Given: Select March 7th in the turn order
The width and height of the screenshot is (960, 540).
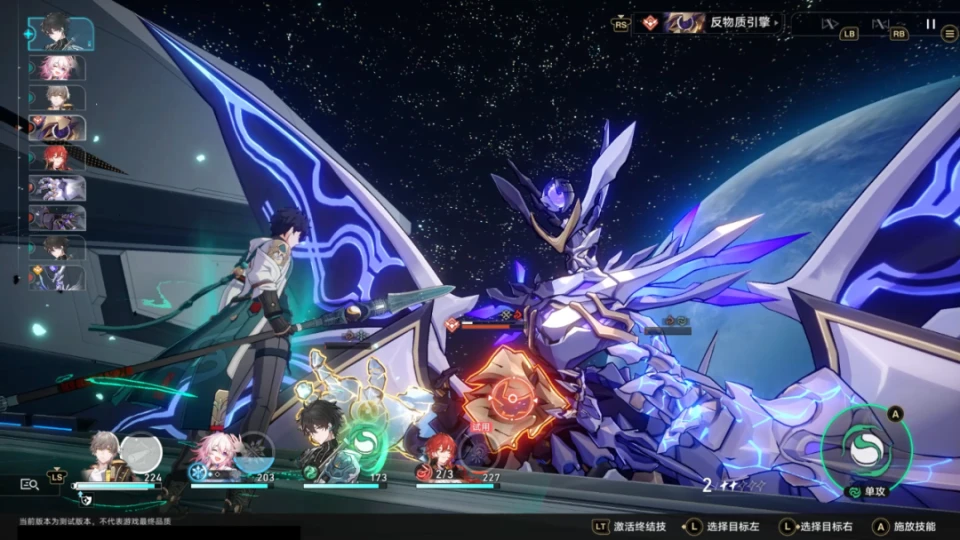Looking at the screenshot, I should coord(56,68).
